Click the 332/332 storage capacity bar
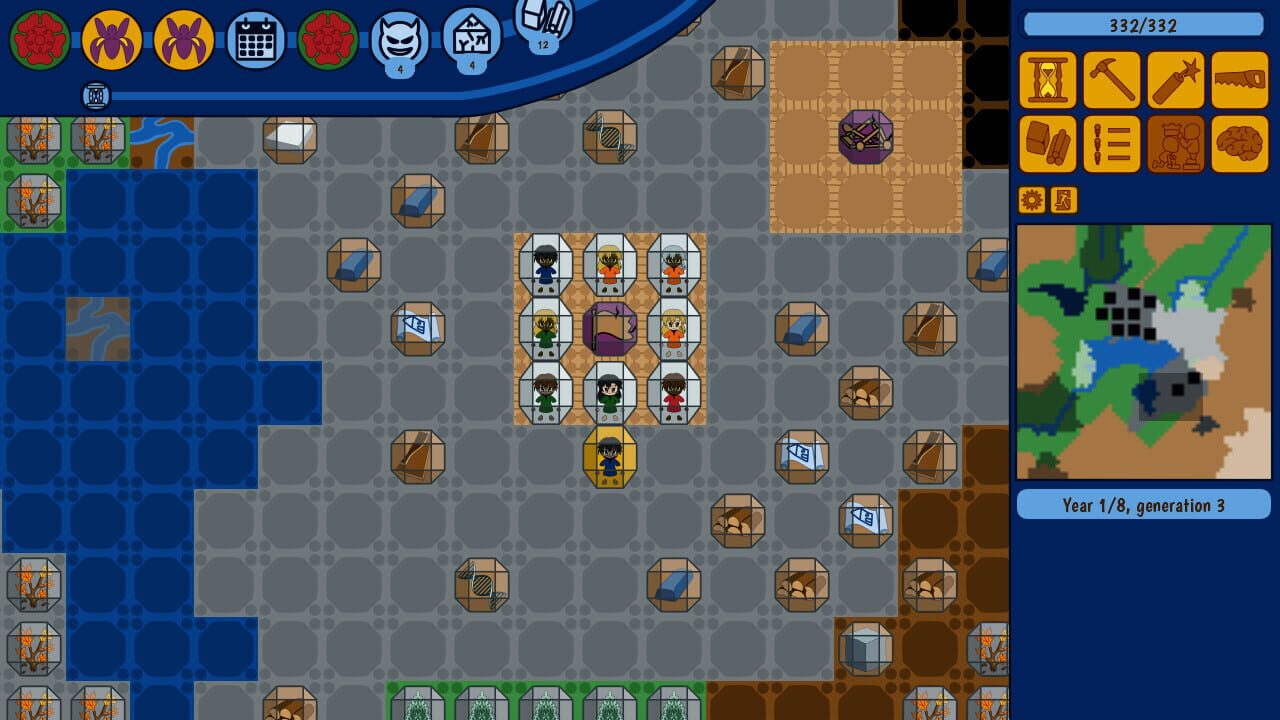Viewport: 1280px width, 720px height. coord(1144,26)
